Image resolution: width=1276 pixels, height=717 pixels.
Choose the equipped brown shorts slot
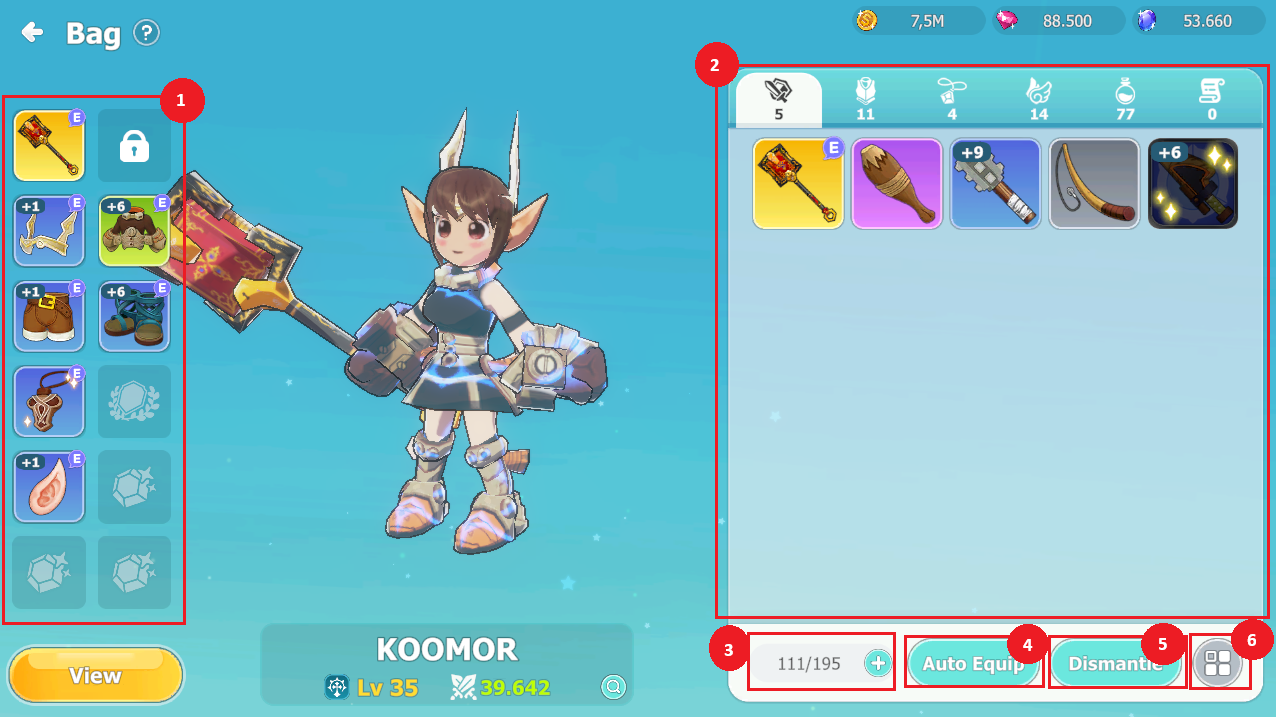pos(49,316)
